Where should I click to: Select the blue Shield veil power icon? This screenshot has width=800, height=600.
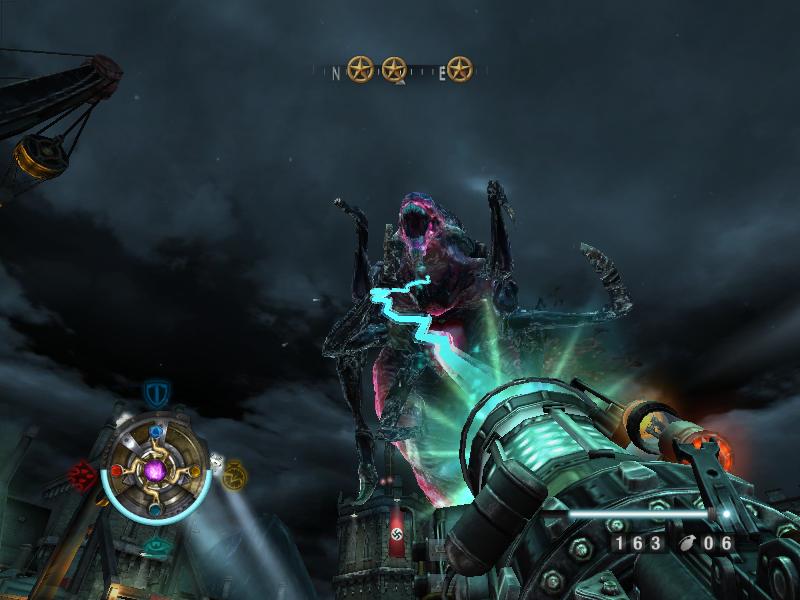(x=154, y=393)
